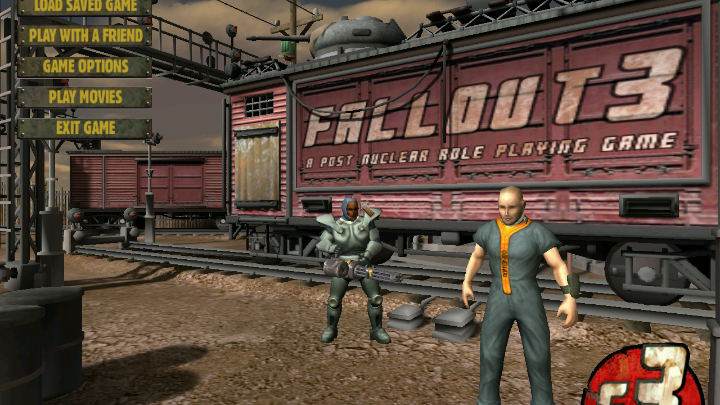
Task: Open Game Options
Action: click(x=85, y=67)
